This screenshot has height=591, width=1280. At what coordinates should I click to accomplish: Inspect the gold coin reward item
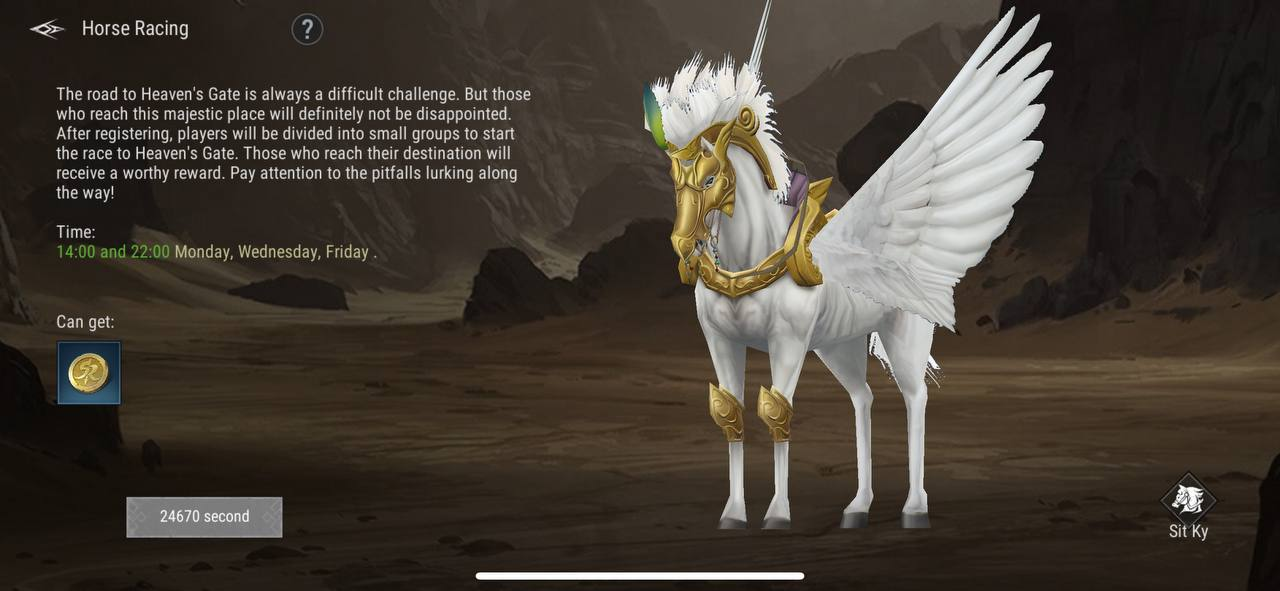click(x=89, y=373)
